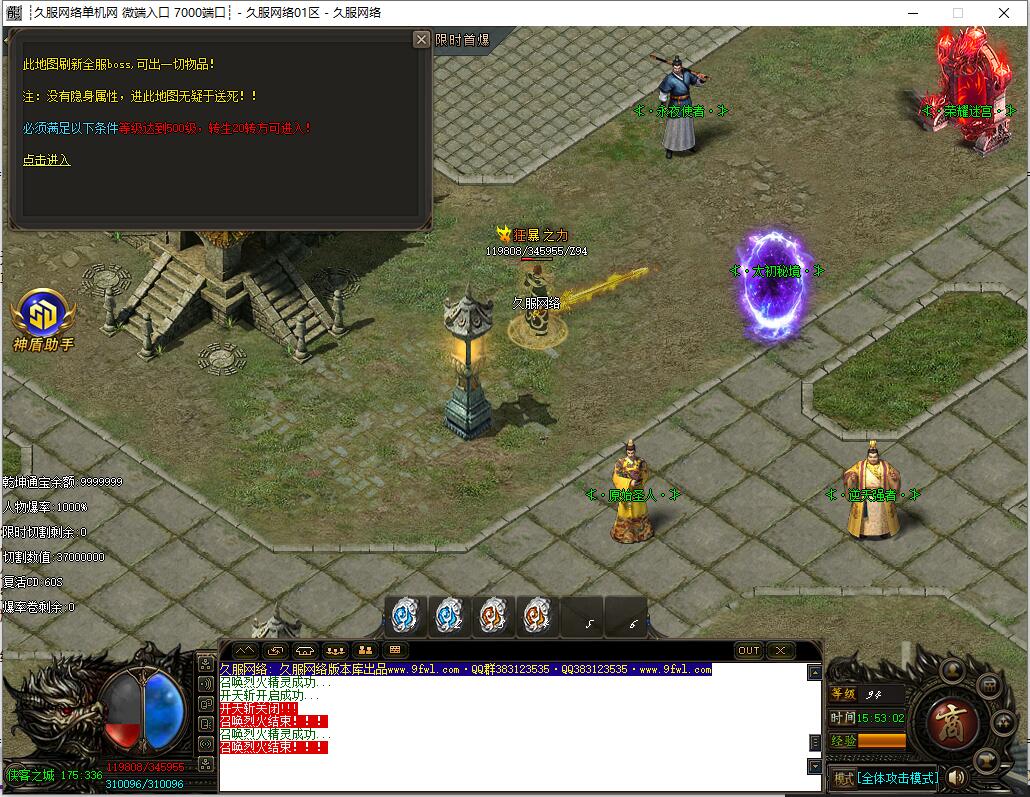This screenshot has height=797, width=1030.
Task: Minimize the game window
Action: [x=912, y=13]
